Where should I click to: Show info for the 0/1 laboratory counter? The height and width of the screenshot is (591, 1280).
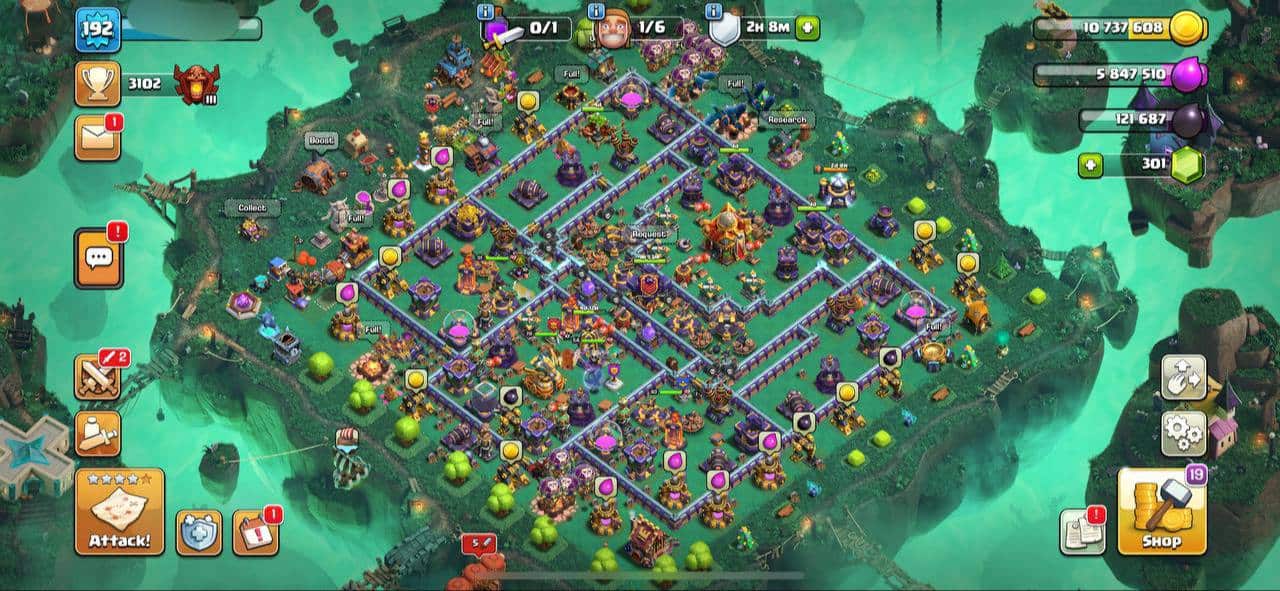click(486, 12)
